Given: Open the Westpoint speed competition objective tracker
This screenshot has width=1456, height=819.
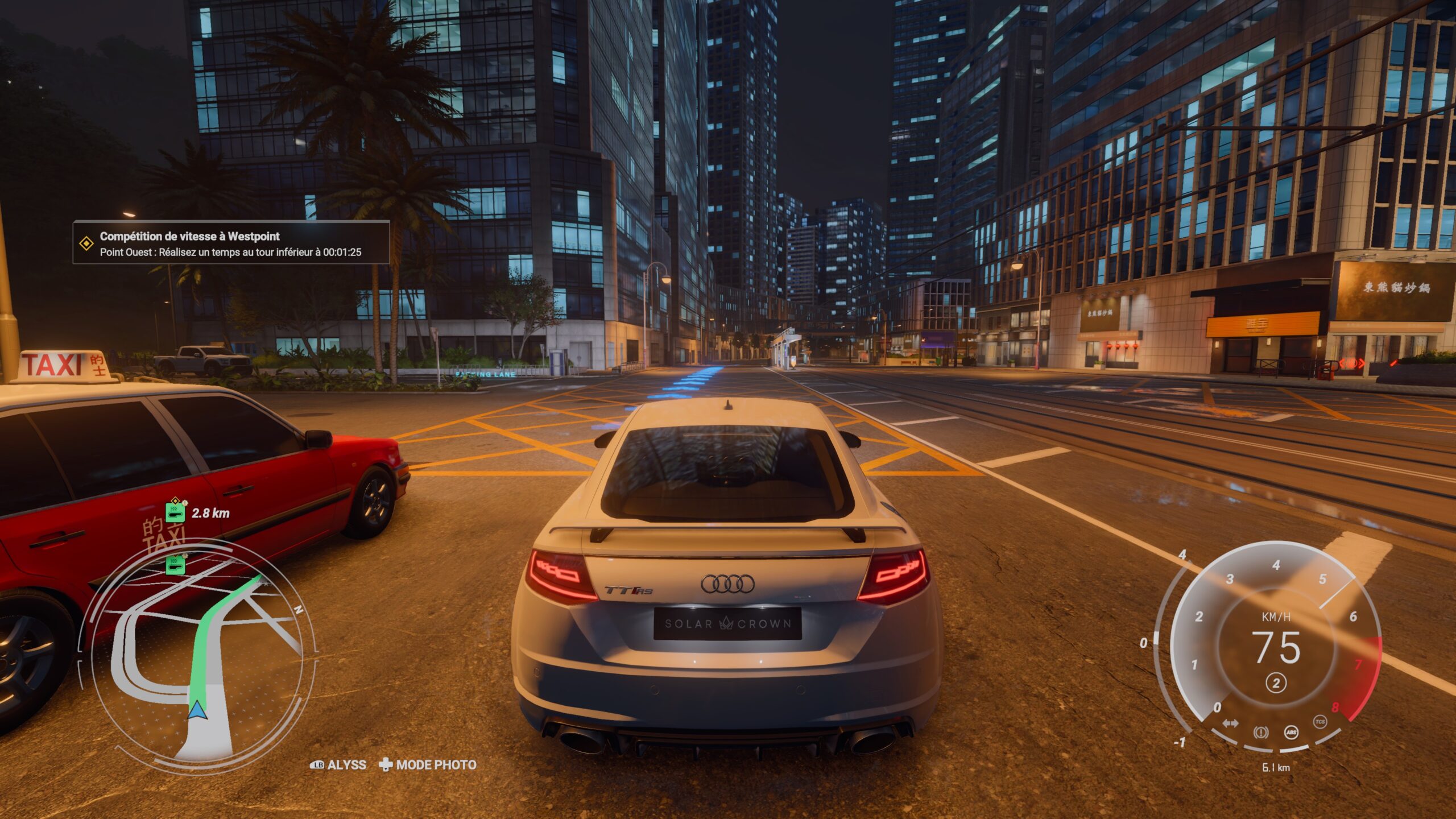Looking at the screenshot, I should (x=231, y=243).
